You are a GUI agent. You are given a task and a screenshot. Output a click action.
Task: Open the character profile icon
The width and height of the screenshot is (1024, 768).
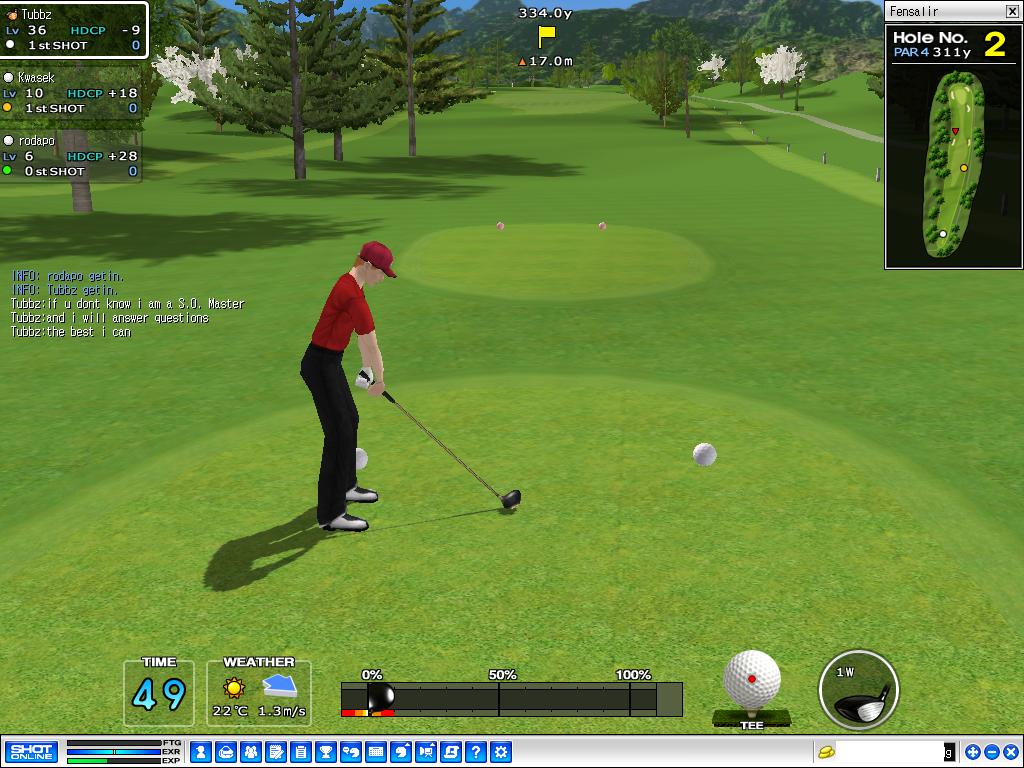pyautogui.click(x=201, y=751)
